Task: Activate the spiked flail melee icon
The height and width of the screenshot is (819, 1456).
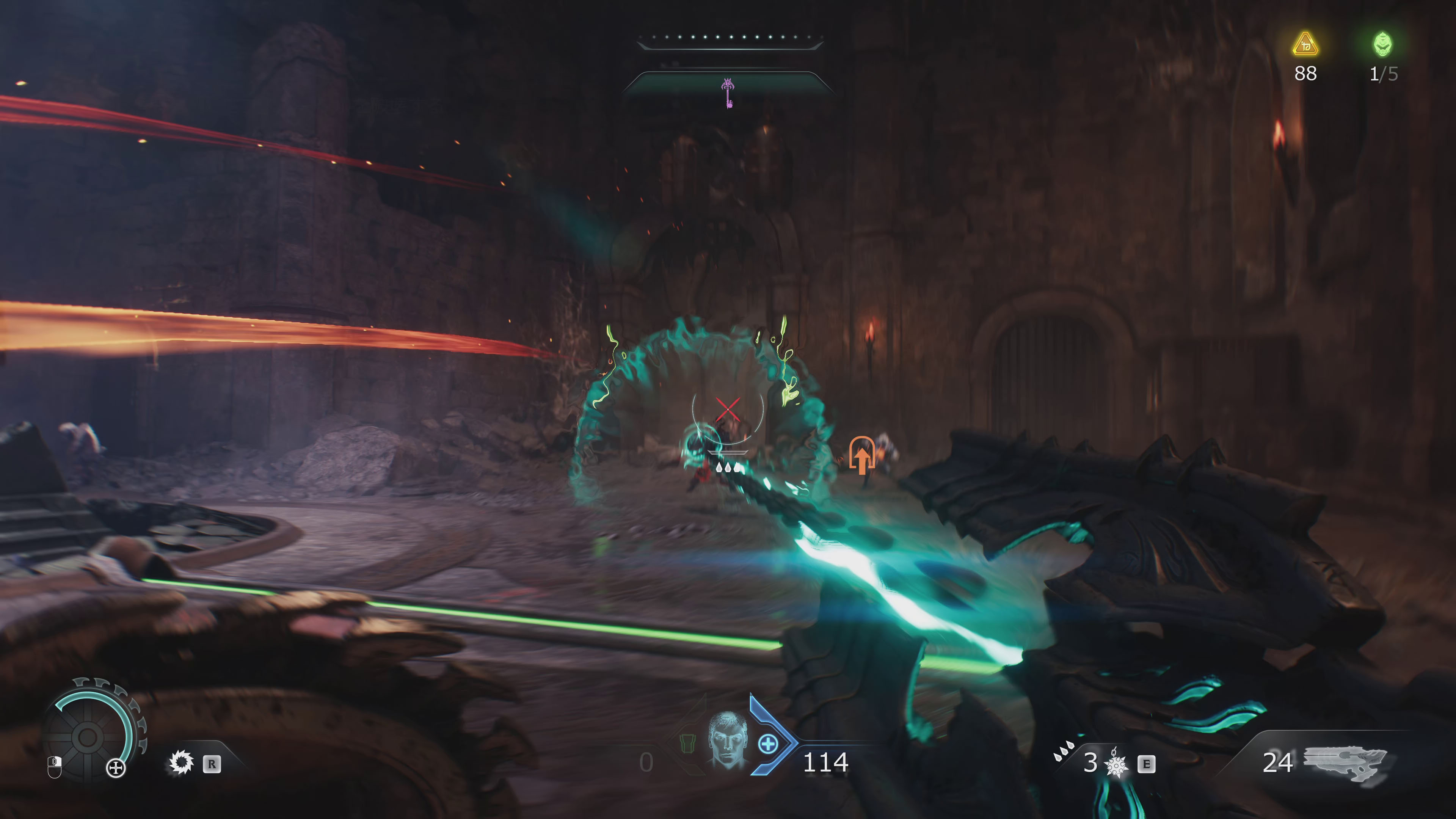Action: pyautogui.click(x=1116, y=765)
